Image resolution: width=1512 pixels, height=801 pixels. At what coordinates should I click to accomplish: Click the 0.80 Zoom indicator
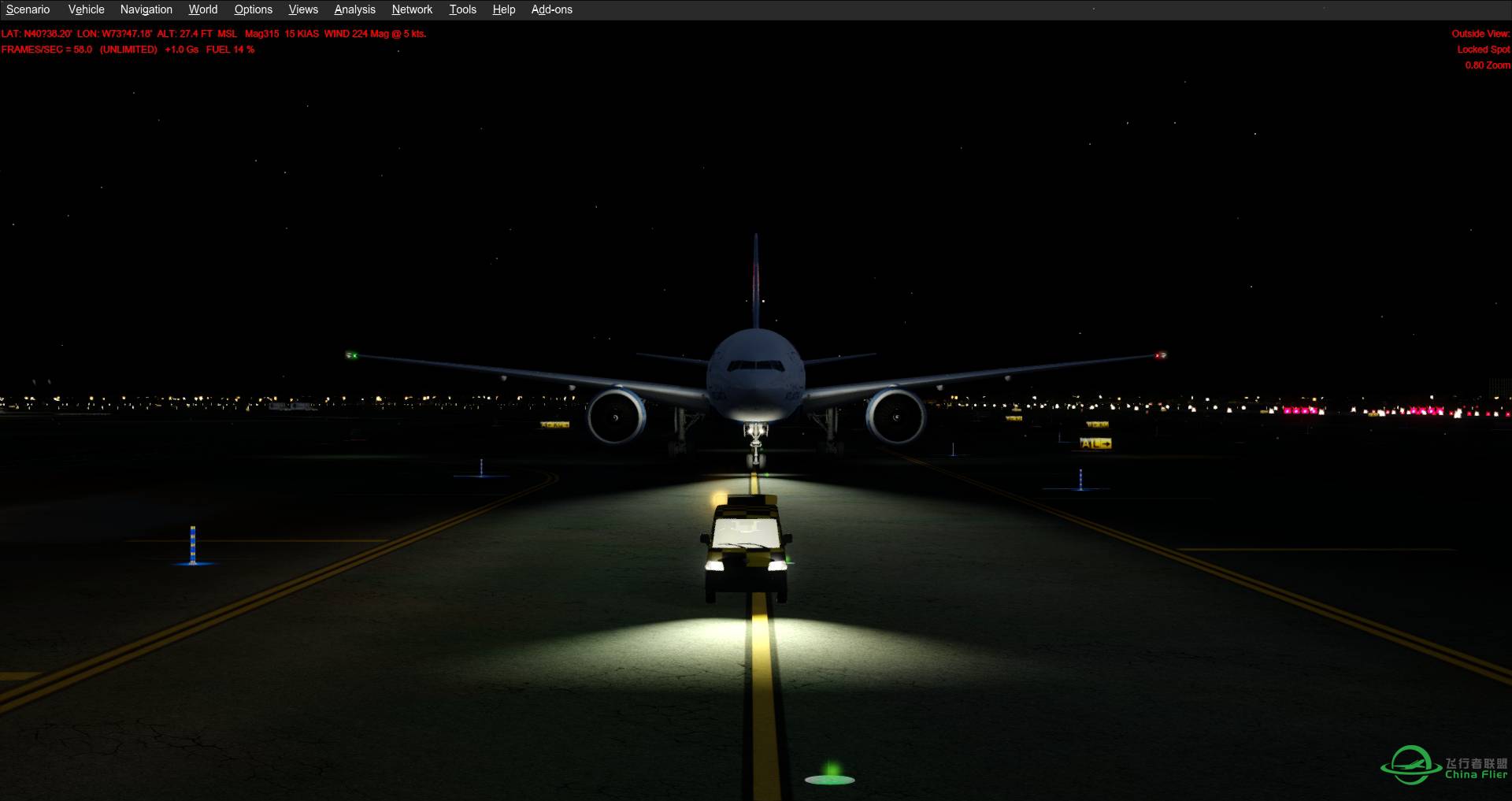pos(1487,65)
